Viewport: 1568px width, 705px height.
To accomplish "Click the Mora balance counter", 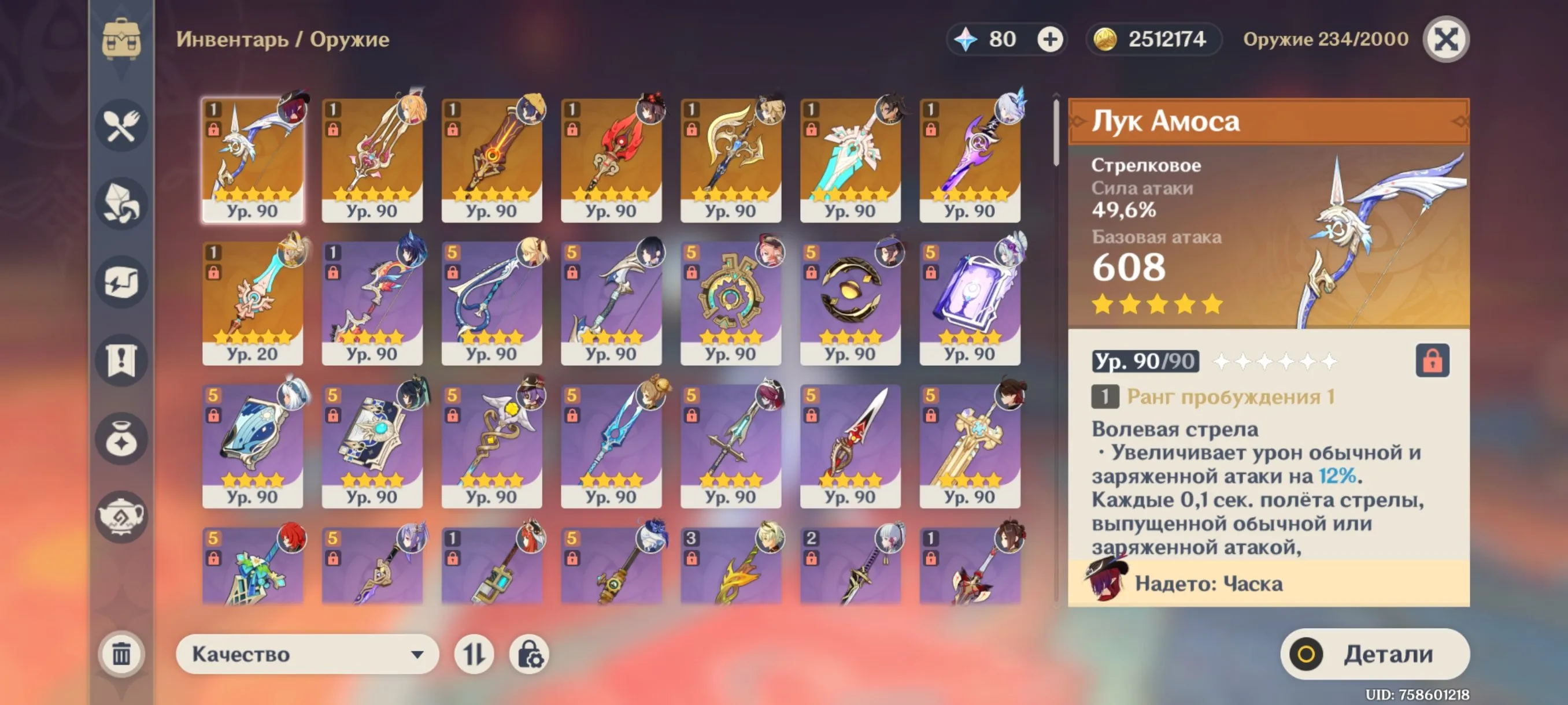I will [1153, 38].
